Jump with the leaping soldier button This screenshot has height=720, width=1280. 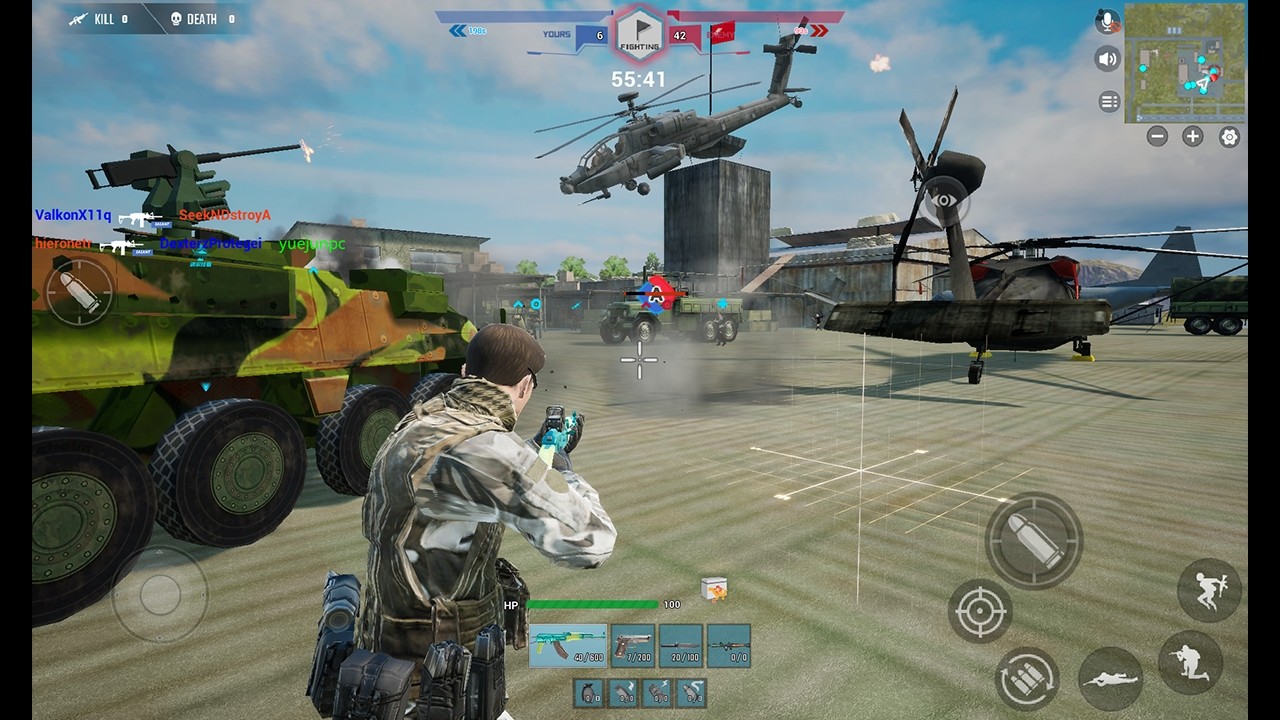coord(1209,590)
